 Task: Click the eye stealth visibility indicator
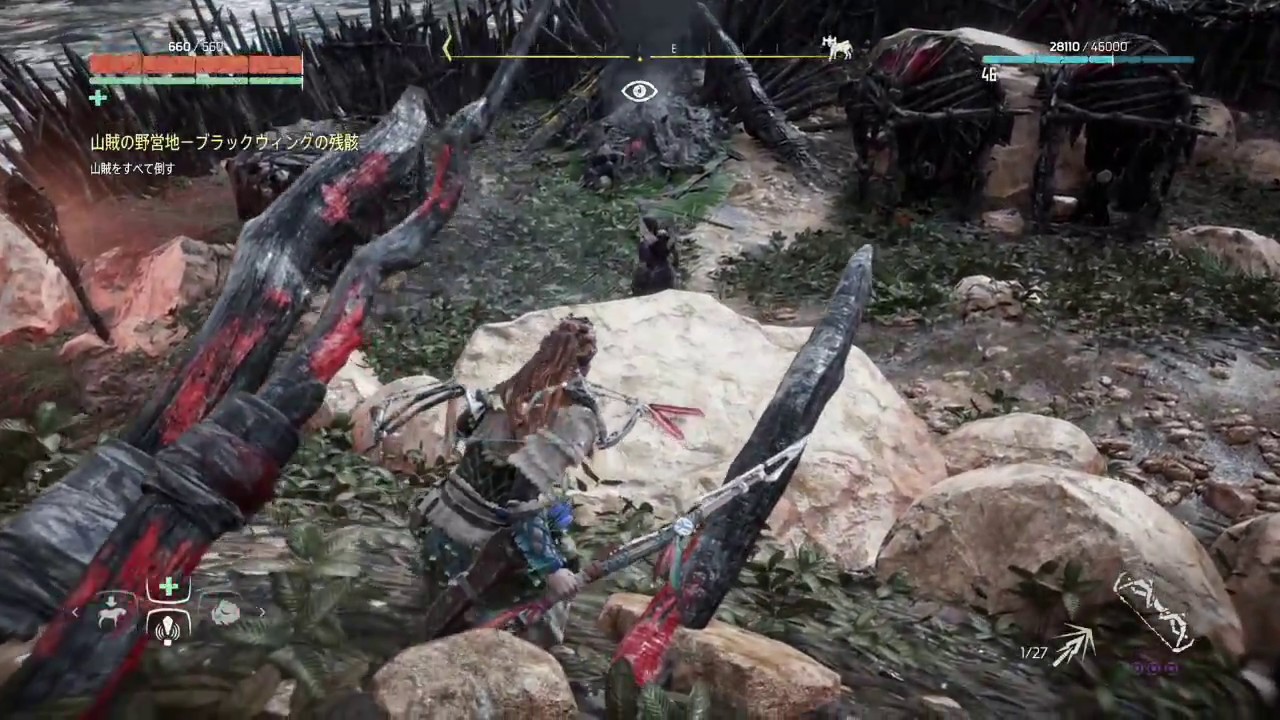click(x=639, y=92)
